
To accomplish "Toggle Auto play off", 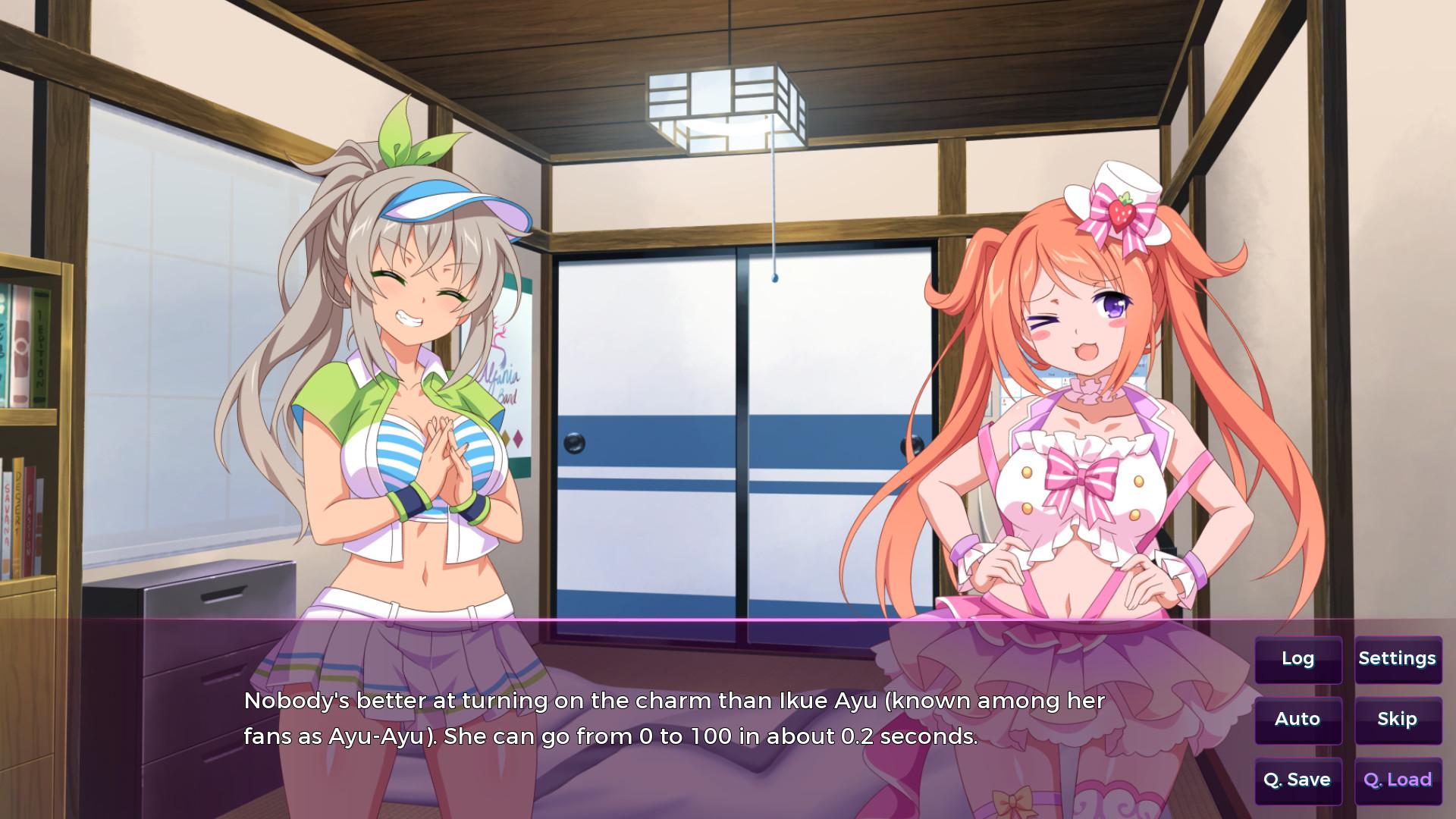I will tap(1298, 719).
